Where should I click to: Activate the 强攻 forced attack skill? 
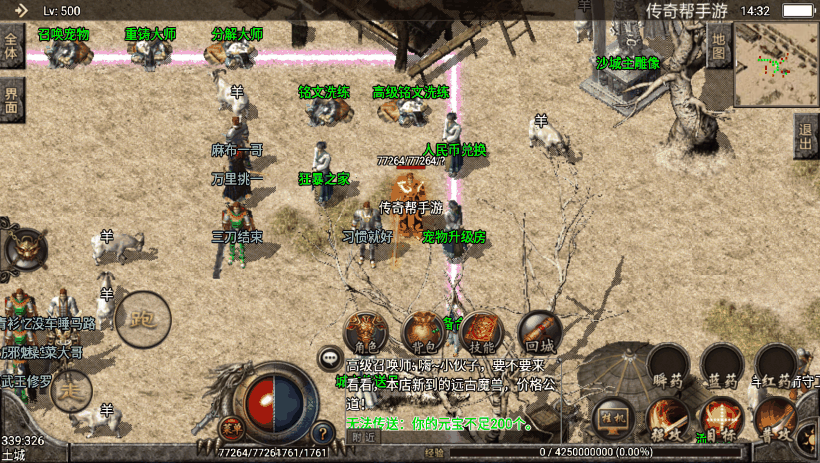click(x=666, y=420)
